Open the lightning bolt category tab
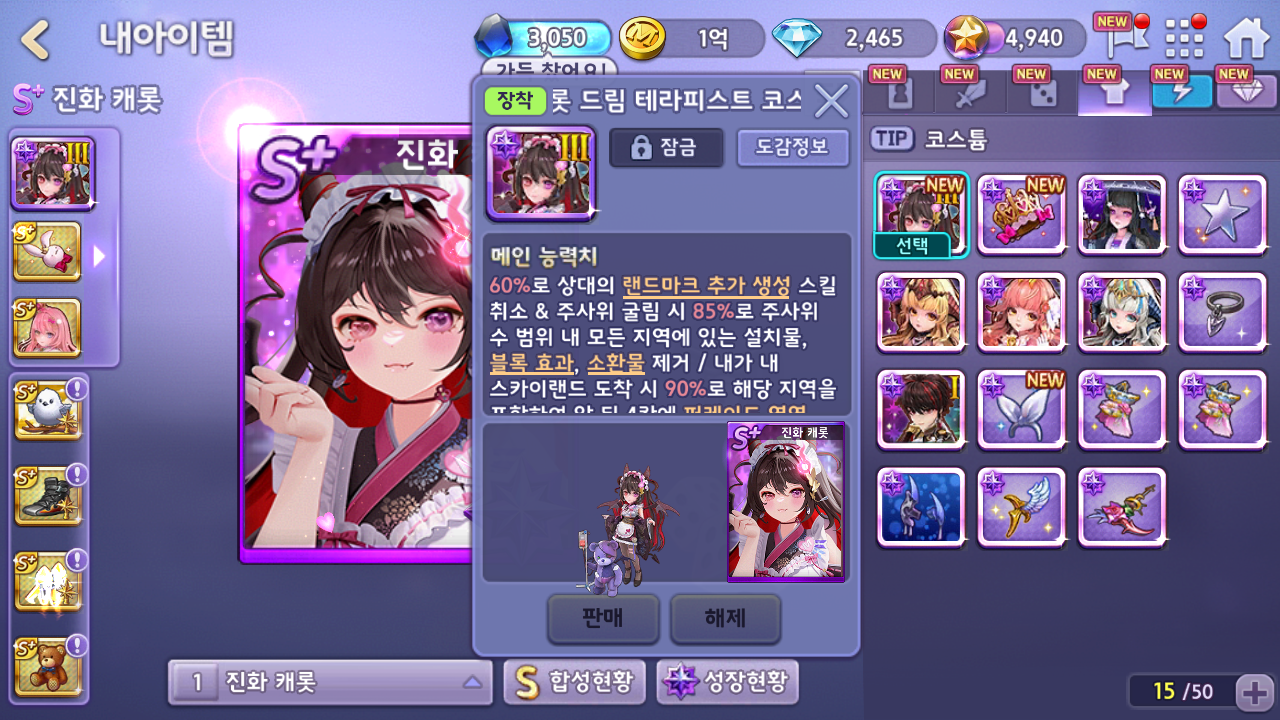 pyautogui.click(x=1182, y=92)
